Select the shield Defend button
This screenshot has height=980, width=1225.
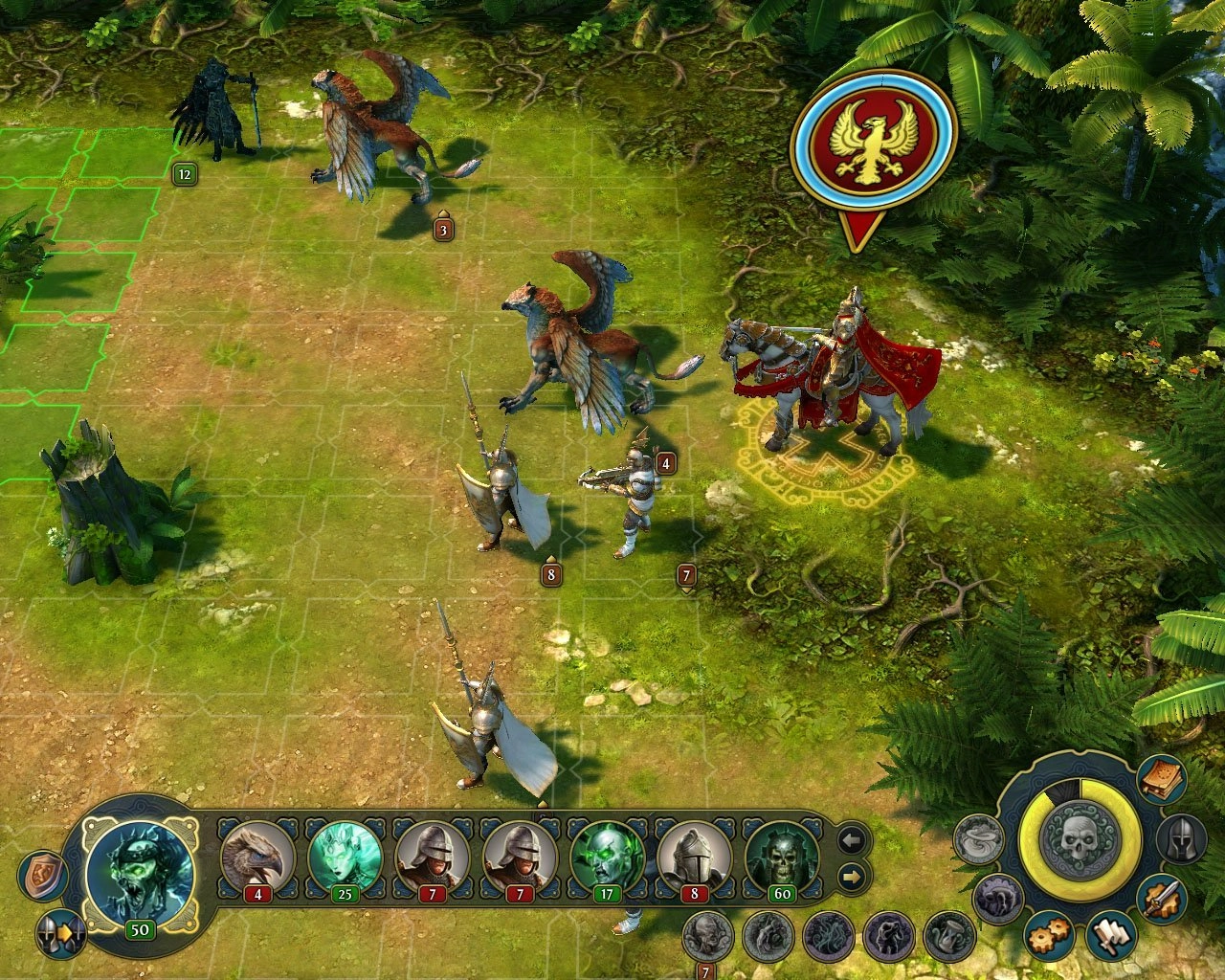(x=42, y=877)
